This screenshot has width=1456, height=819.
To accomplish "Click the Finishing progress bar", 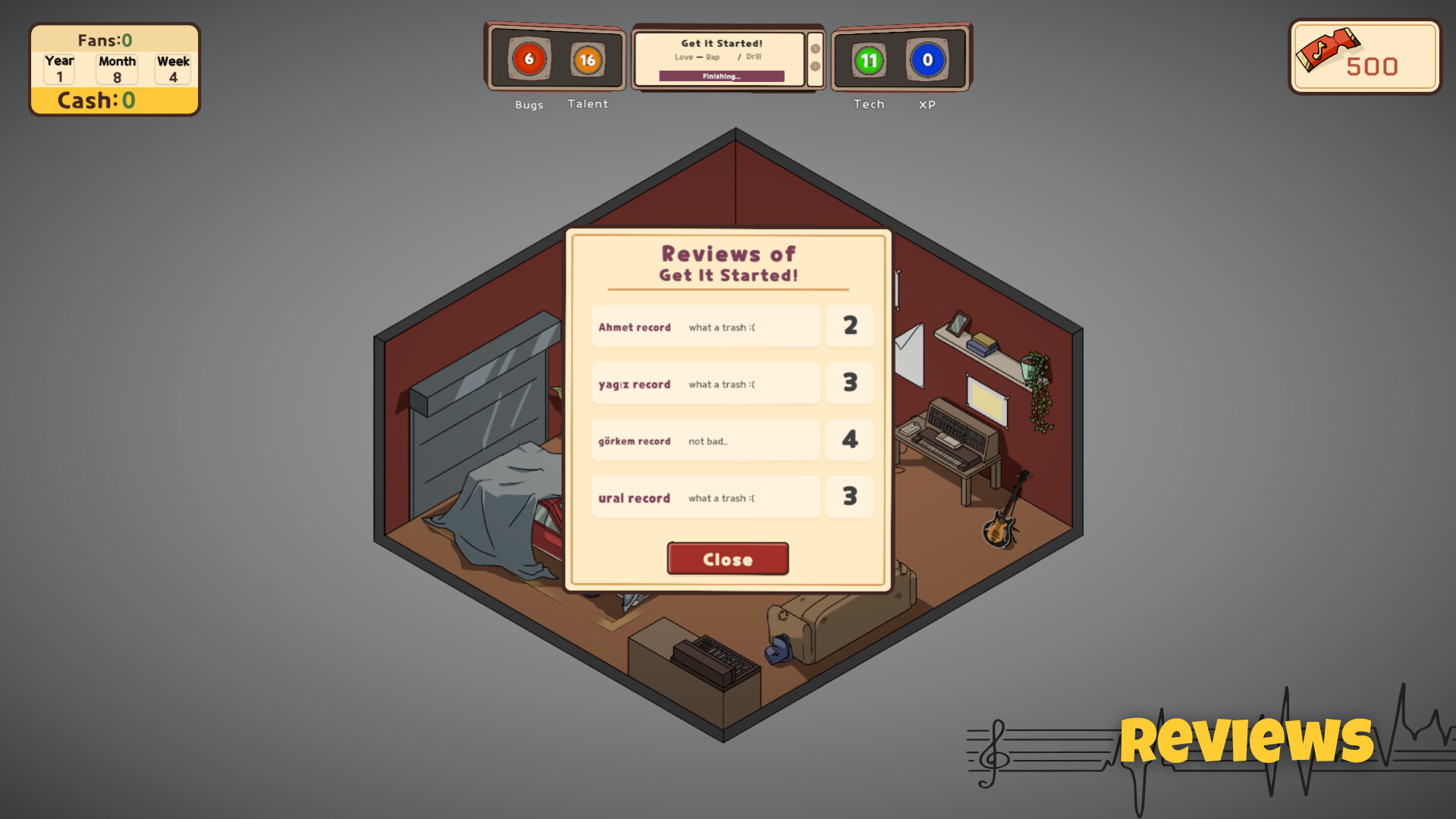I will [x=721, y=76].
